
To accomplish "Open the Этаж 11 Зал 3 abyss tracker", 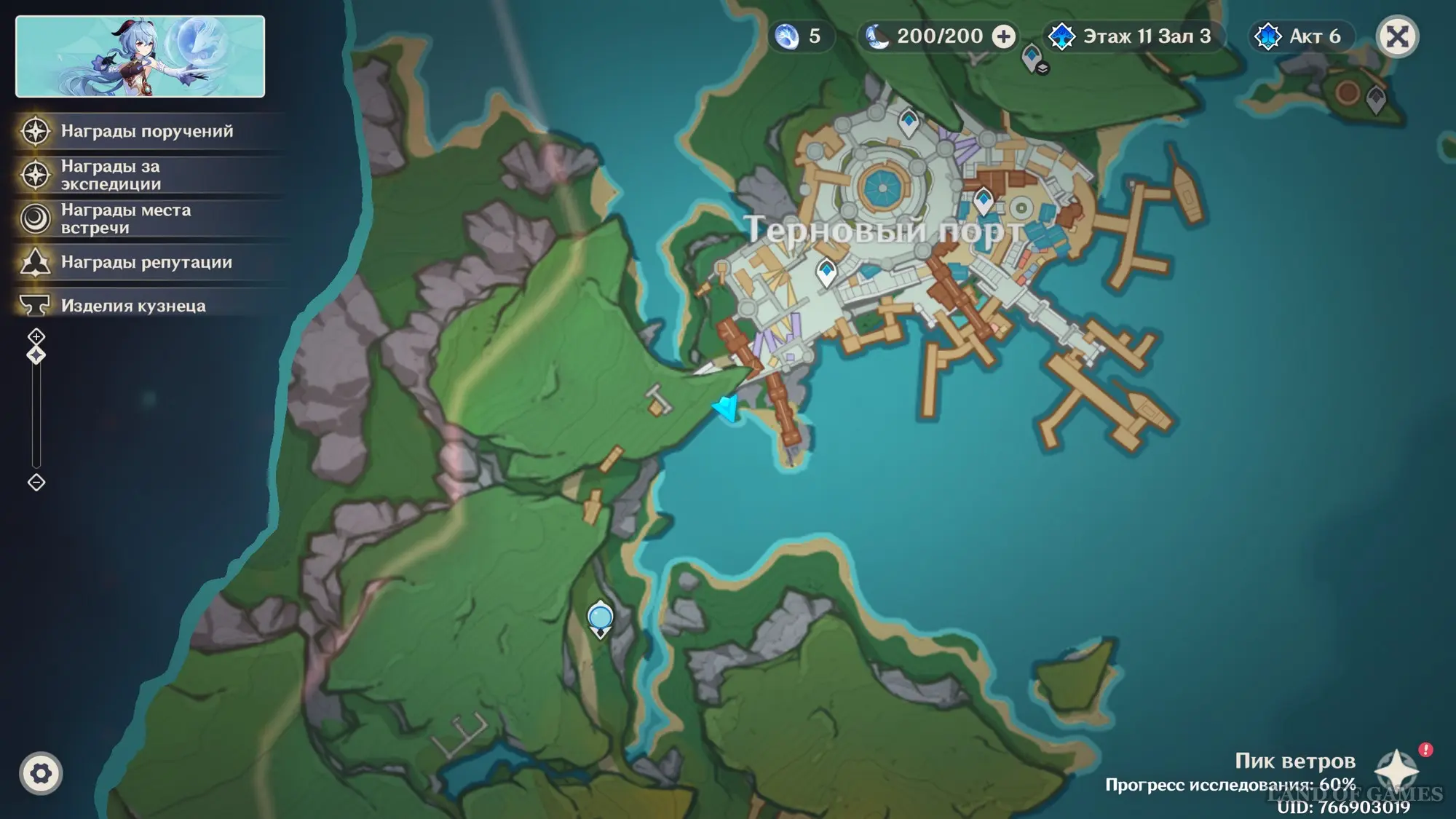I will (x=1134, y=36).
